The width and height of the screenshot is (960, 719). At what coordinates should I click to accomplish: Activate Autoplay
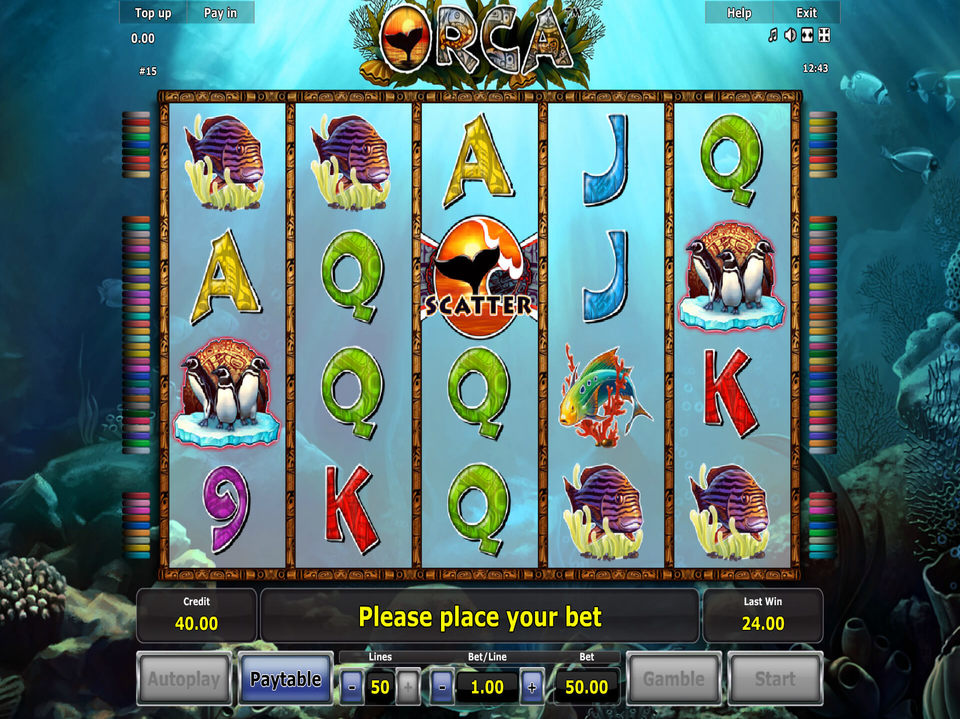click(184, 680)
